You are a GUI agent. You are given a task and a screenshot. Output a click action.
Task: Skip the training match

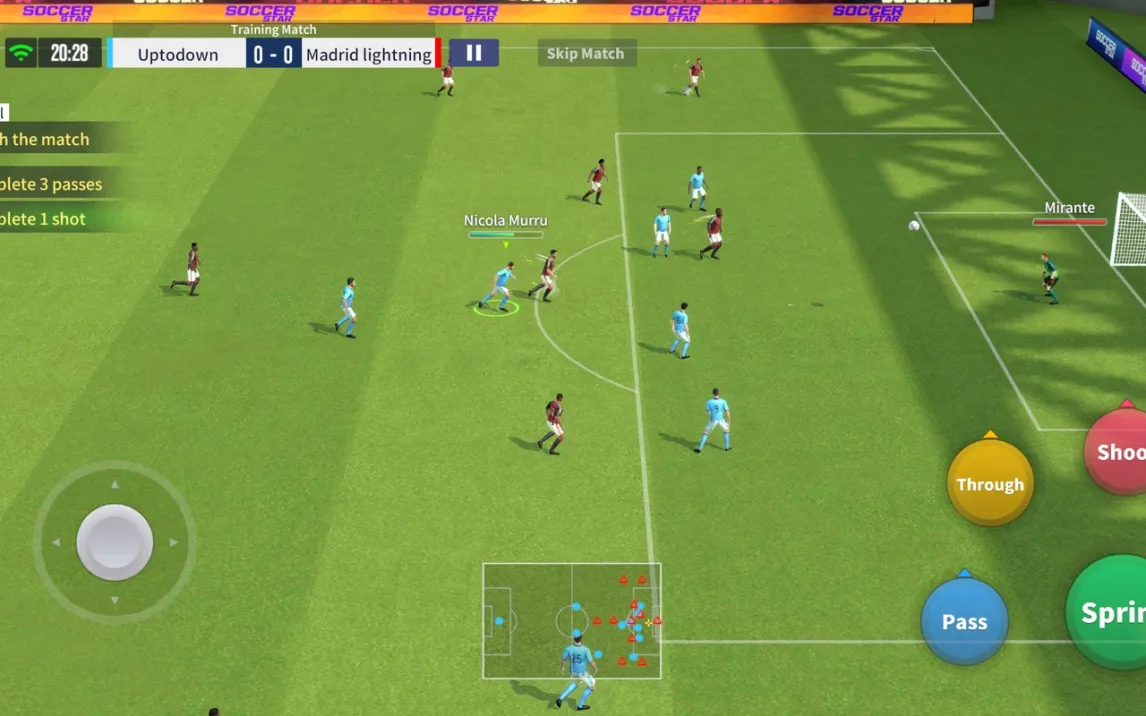586,53
